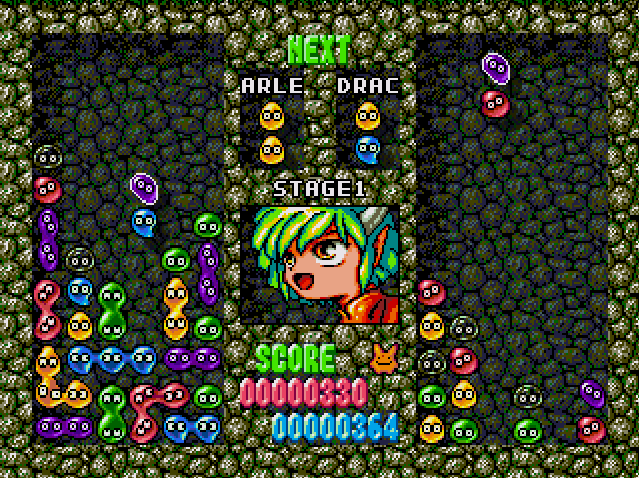This screenshot has height=478, width=639.
Task: Click Arle's next puyo pair preview
Action: pos(272,133)
